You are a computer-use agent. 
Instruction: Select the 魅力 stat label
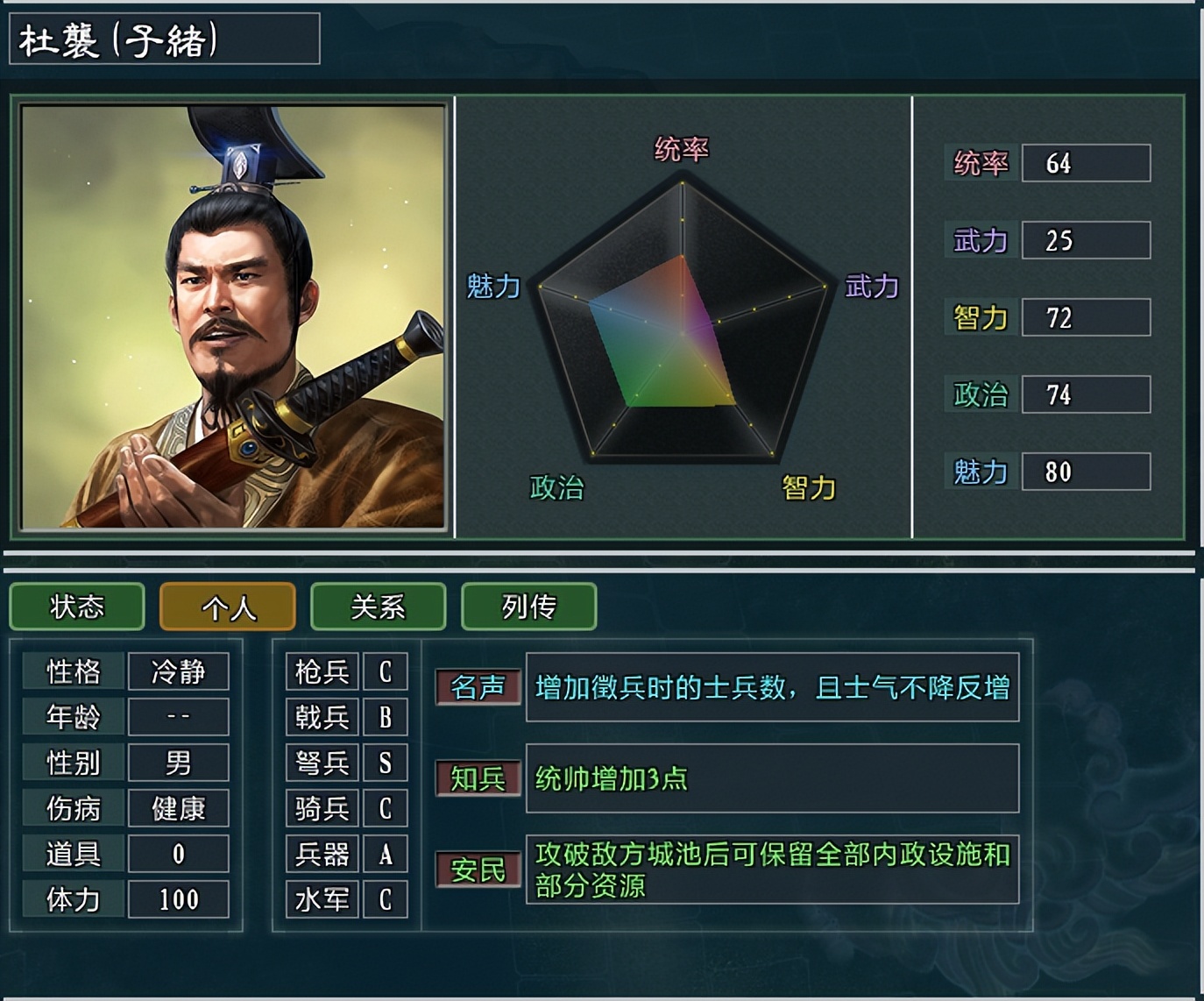pos(981,472)
